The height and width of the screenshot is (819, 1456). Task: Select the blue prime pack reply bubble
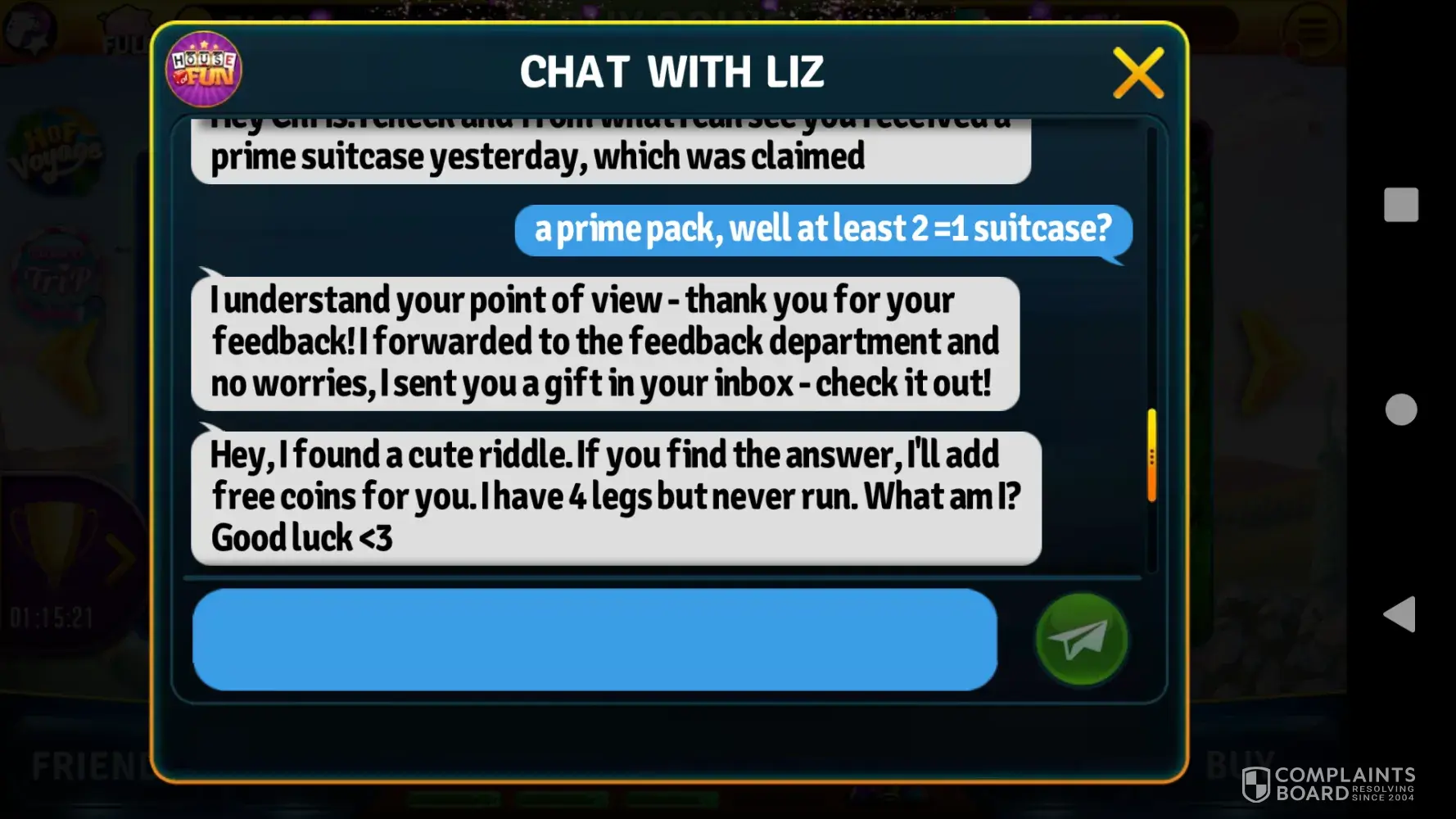(823, 230)
